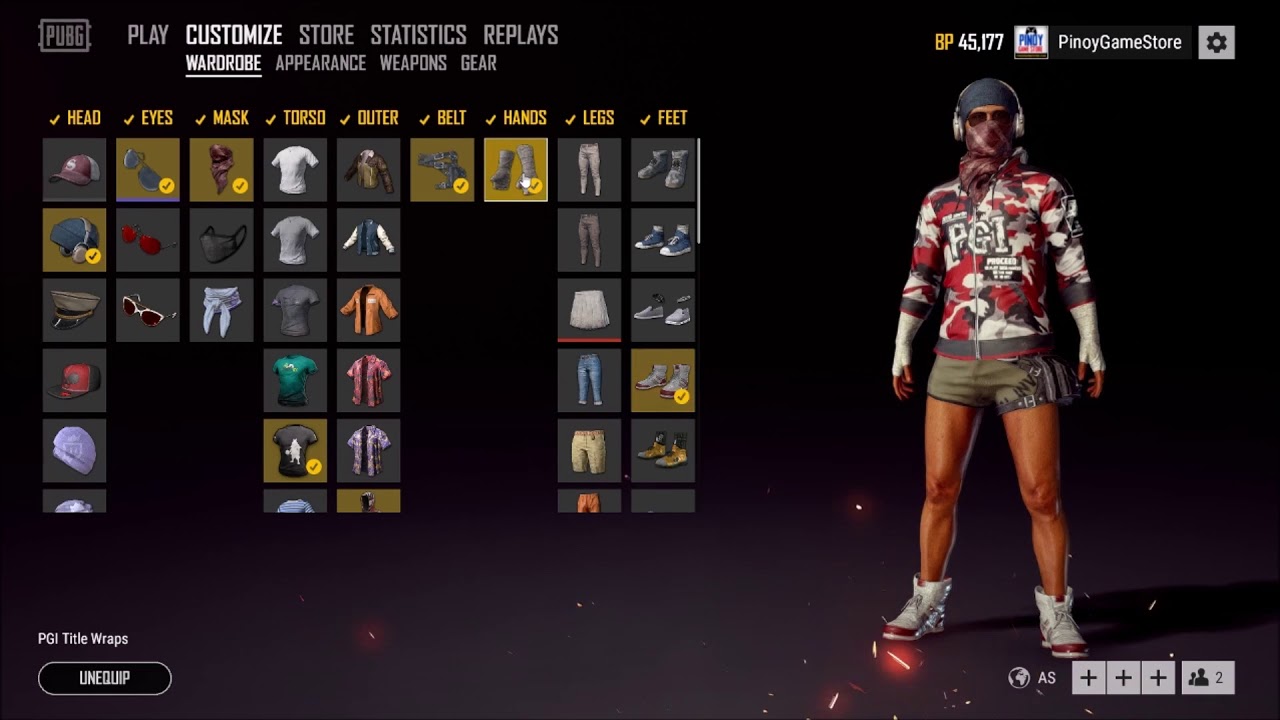Switch to the STATISTICS menu

(418, 34)
